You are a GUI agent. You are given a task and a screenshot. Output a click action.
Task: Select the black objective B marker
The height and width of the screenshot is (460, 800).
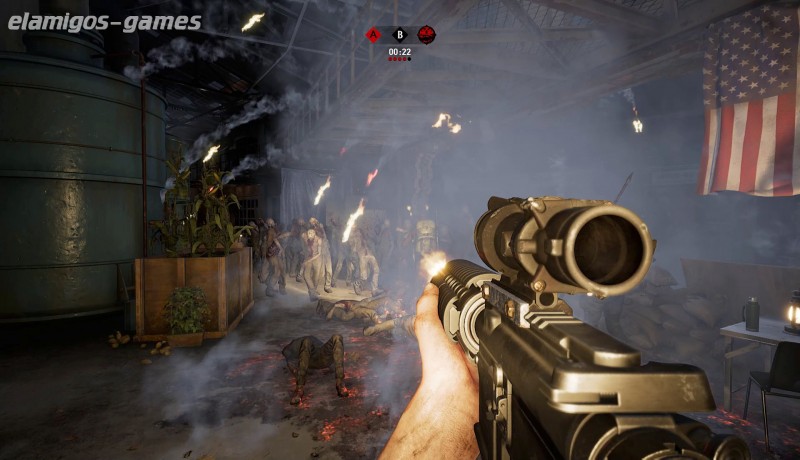coord(400,35)
